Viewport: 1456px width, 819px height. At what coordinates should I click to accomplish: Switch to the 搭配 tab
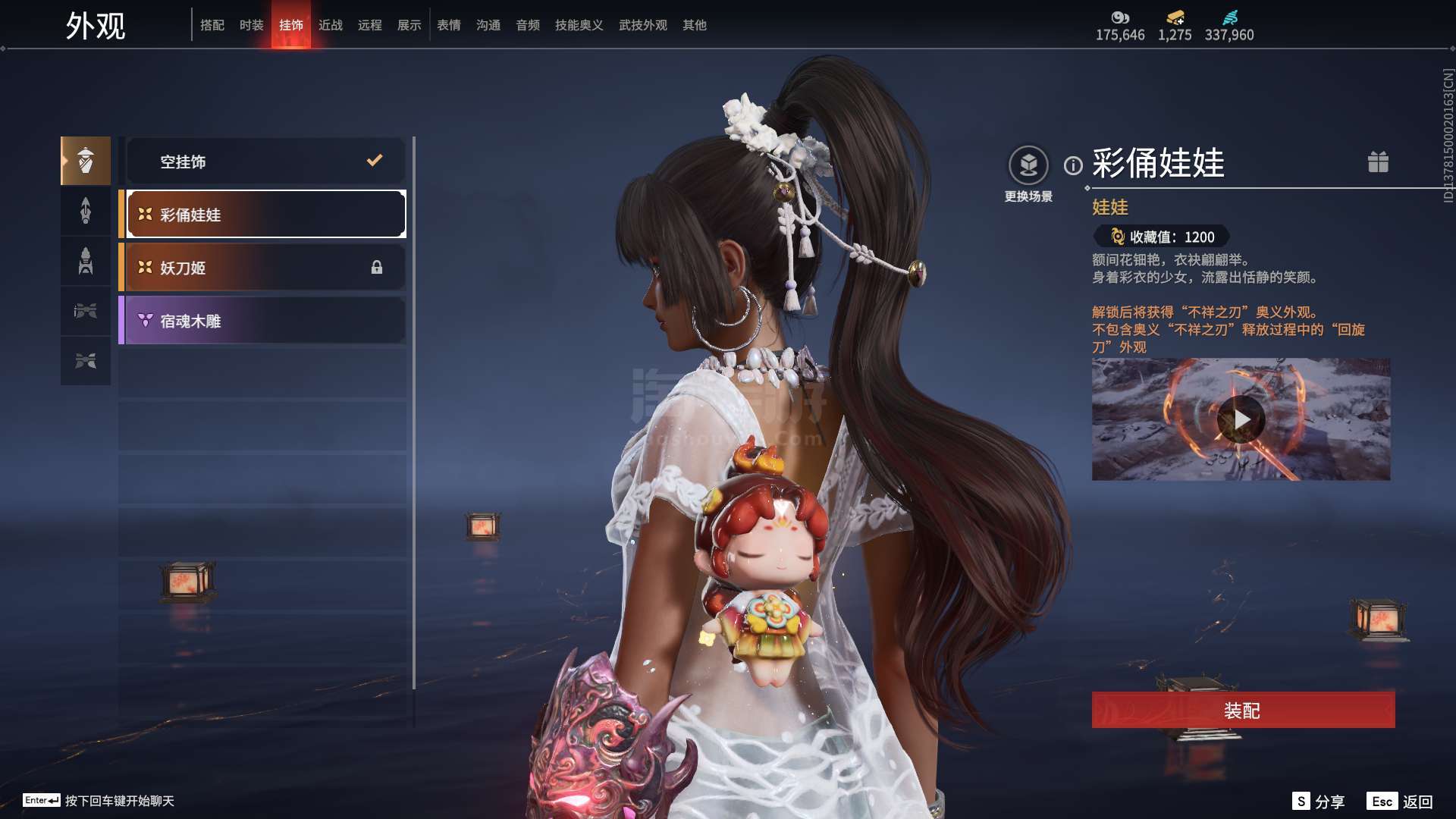tap(212, 25)
